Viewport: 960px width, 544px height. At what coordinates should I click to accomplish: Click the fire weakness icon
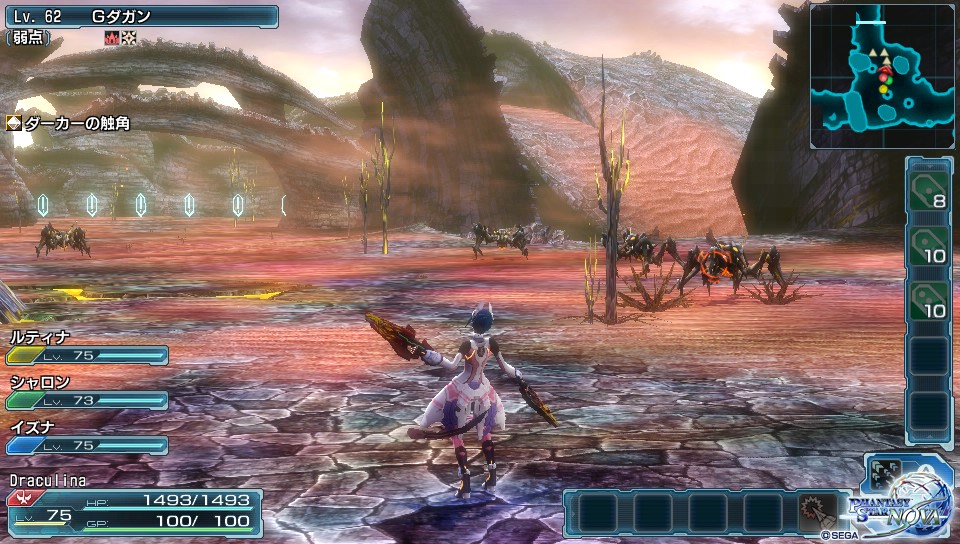click(x=112, y=38)
